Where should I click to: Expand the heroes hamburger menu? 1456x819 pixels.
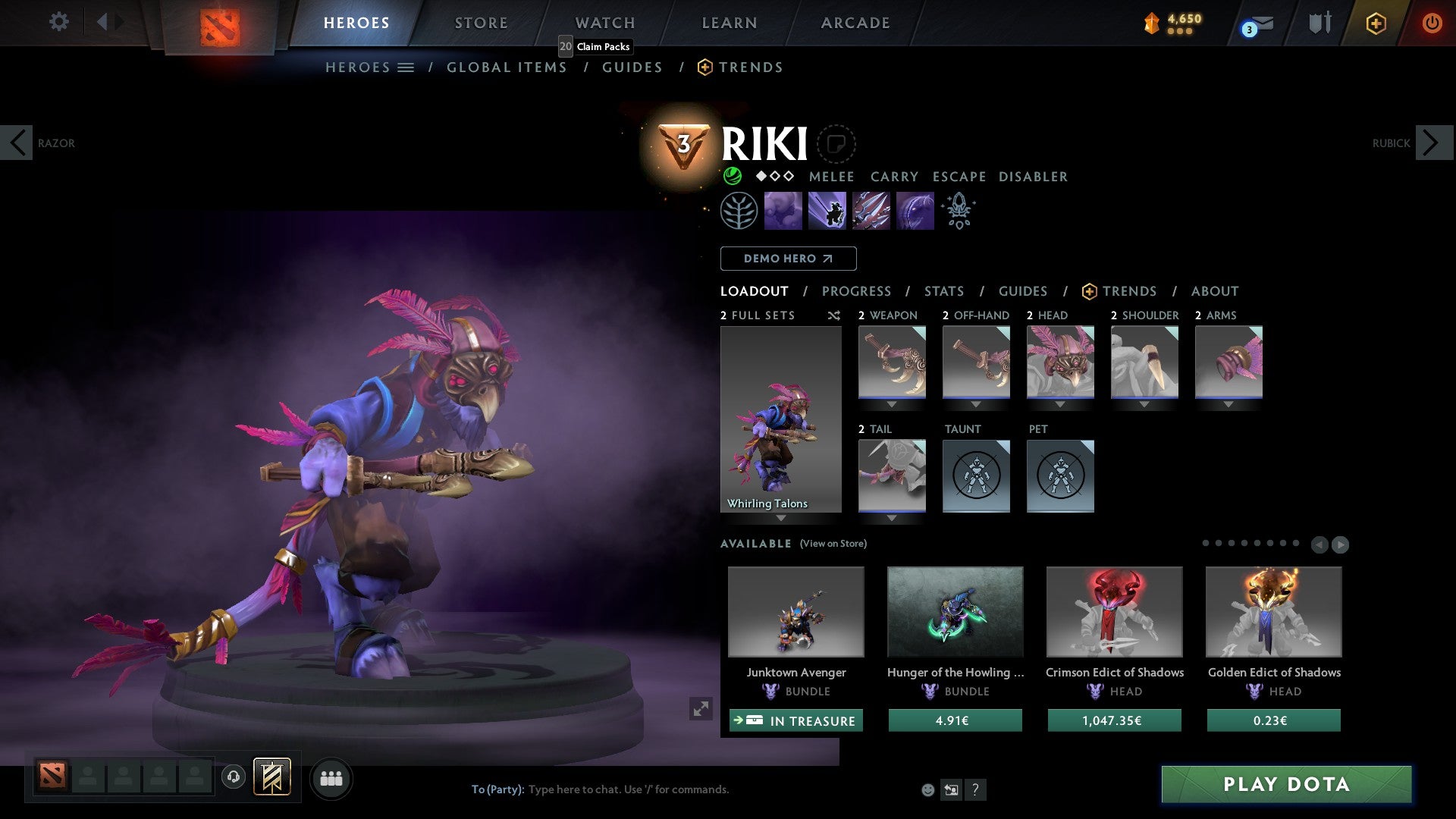405,67
